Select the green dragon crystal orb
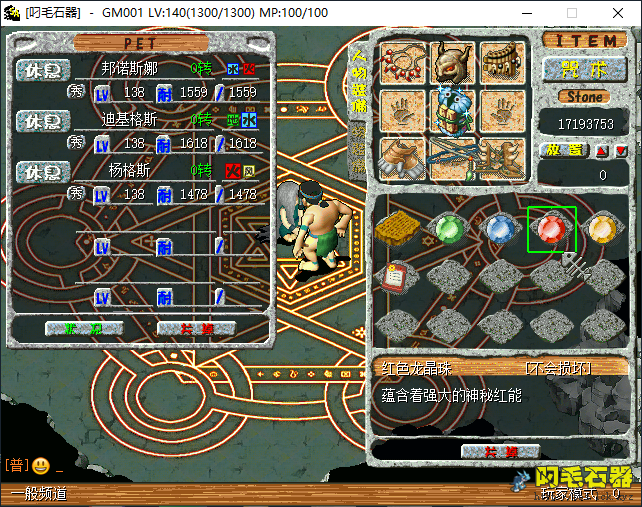 point(447,229)
